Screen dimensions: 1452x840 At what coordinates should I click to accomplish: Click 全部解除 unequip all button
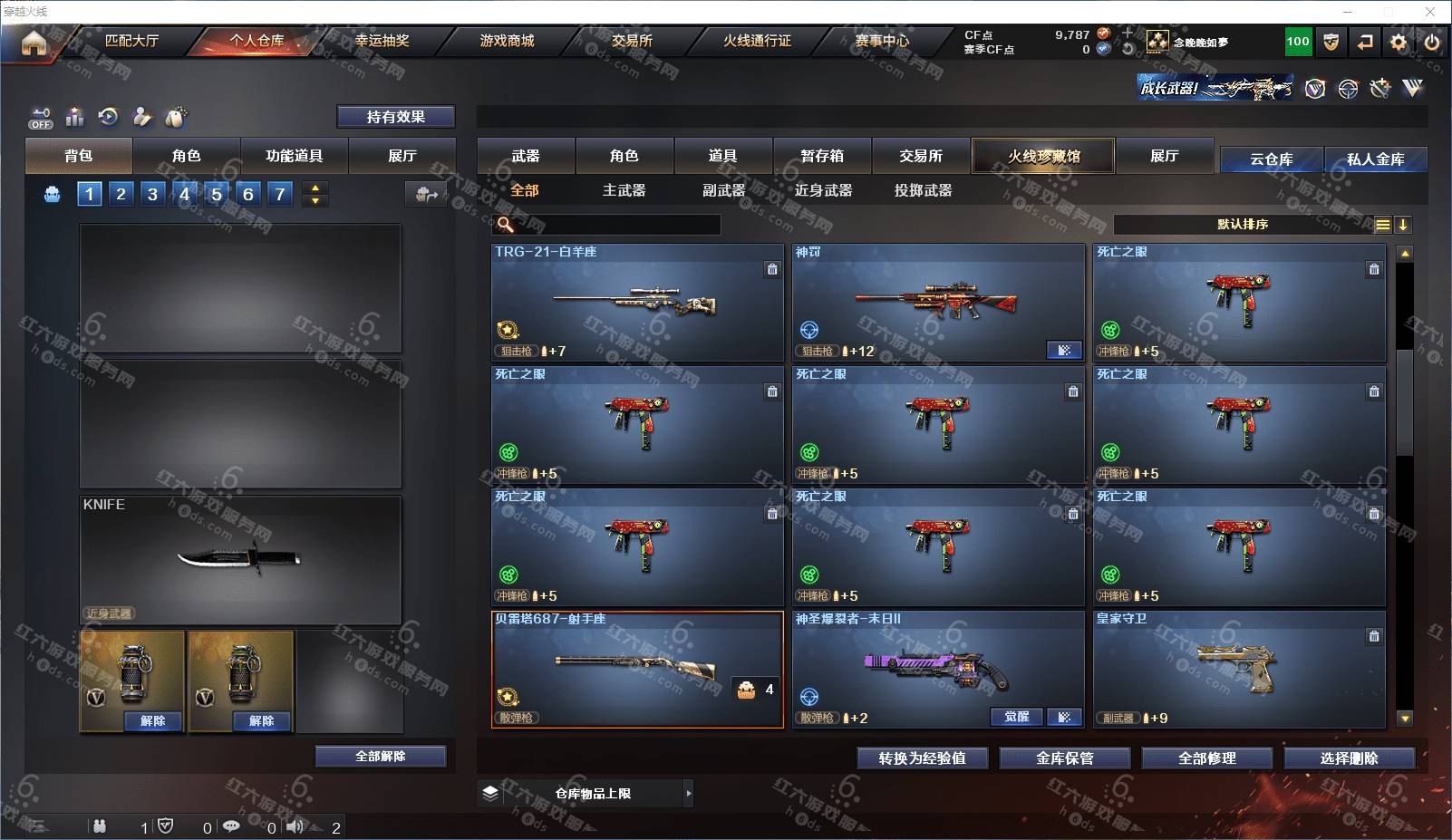[x=381, y=756]
